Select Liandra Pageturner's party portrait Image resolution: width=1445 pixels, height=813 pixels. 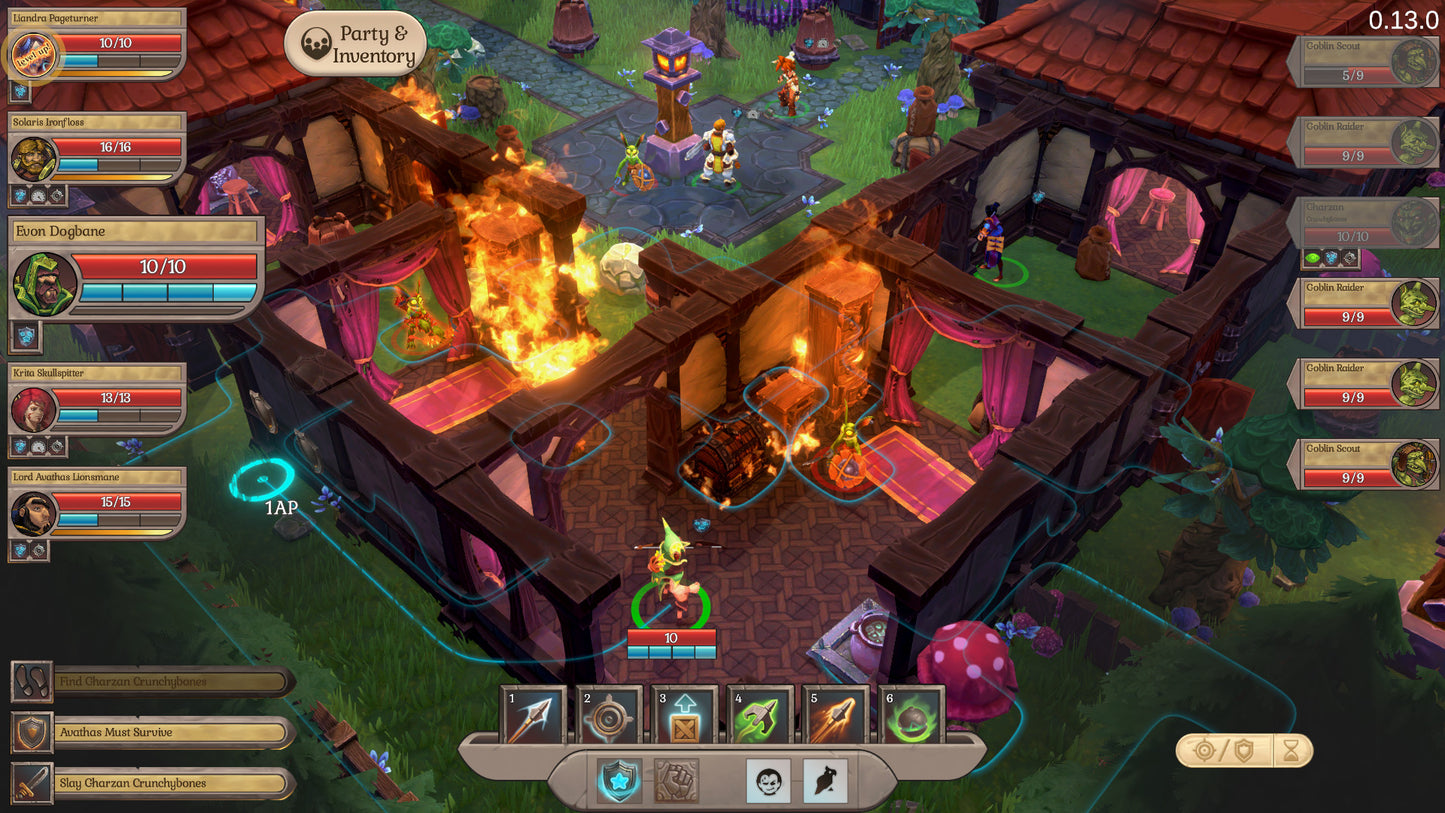[x=35, y=55]
